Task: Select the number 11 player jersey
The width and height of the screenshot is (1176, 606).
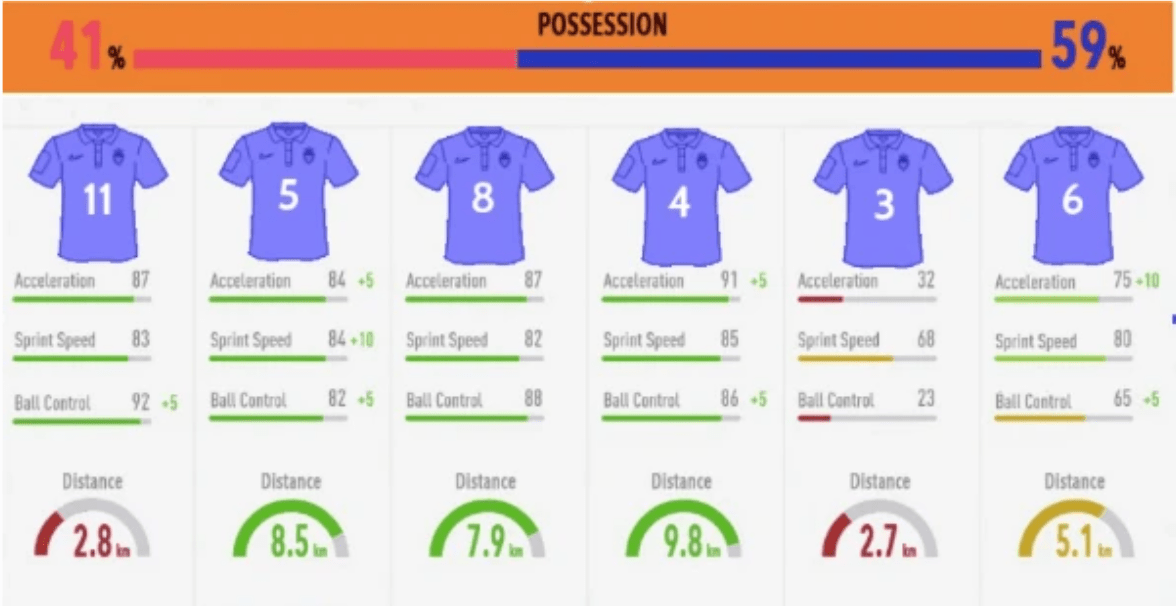Action: tap(96, 194)
